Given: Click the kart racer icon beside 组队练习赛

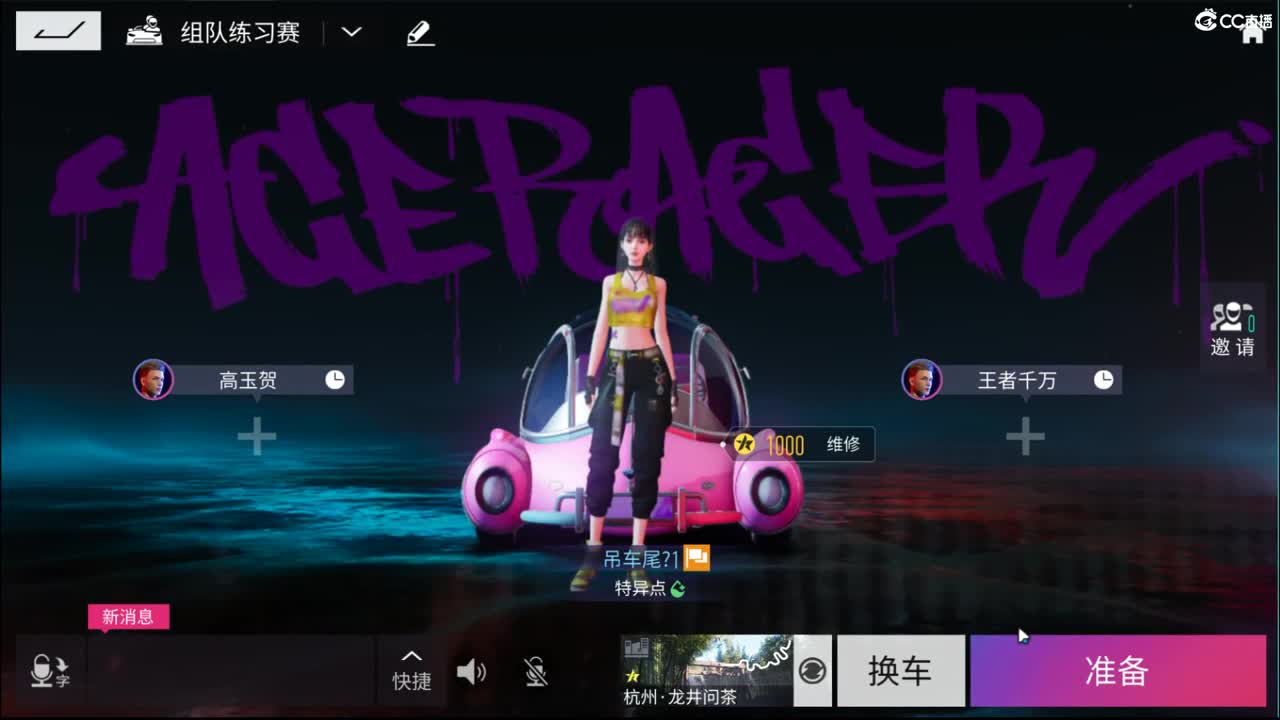Looking at the screenshot, I should click(x=146, y=30).
